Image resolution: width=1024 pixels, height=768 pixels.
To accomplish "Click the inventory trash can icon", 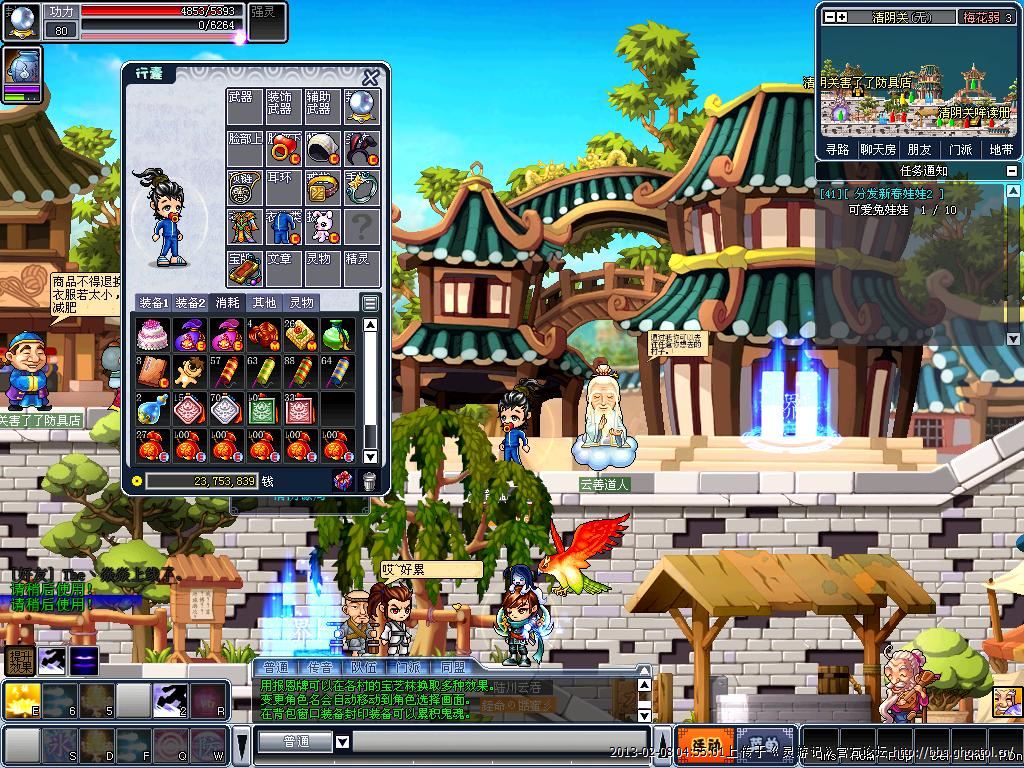I will click(x=369, y=481).
